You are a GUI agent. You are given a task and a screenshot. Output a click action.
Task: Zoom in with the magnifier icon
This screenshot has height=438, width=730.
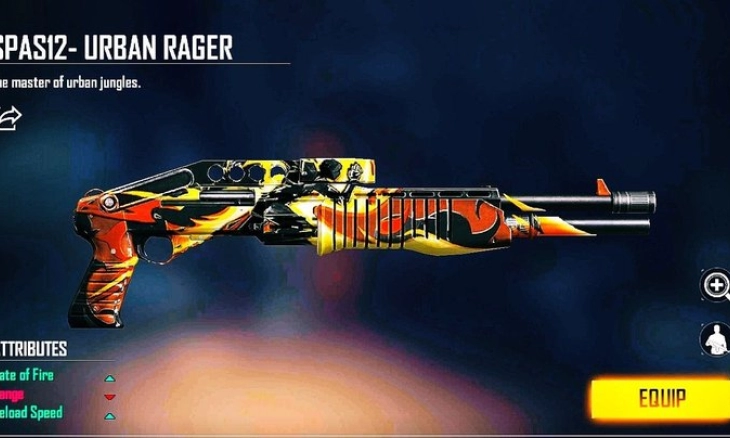[x=716, y=286]
